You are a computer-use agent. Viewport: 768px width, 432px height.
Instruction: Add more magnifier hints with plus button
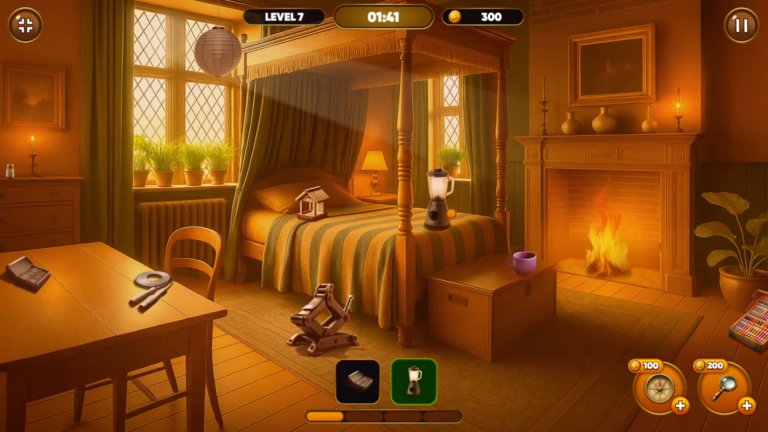pos(746,405)
